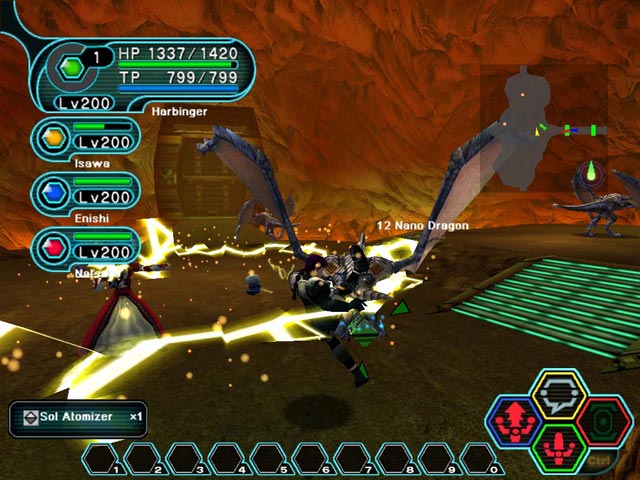Select quick slot number 1
The width and height of the screenshot is (640, 480).
click(101, 460)
